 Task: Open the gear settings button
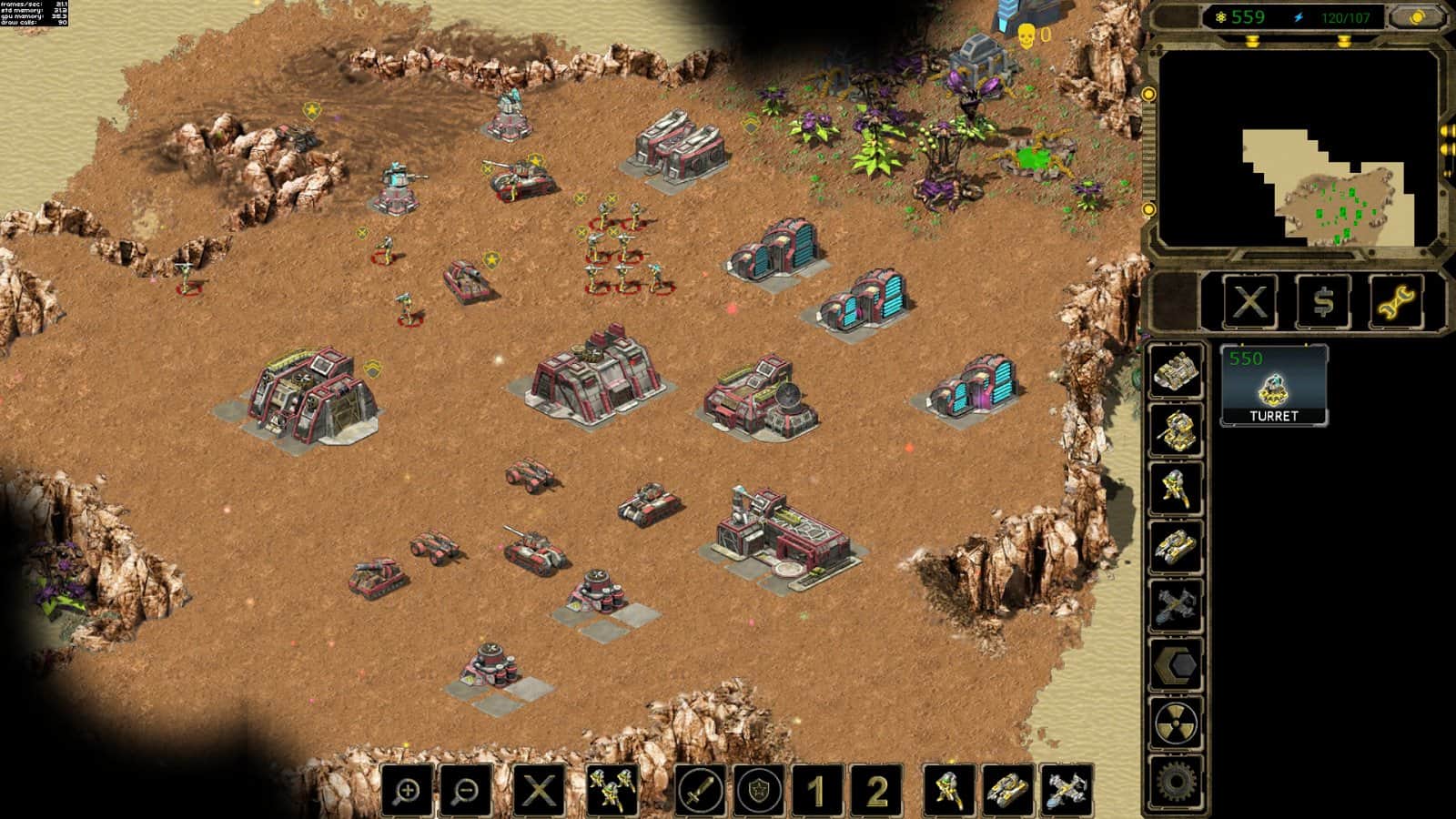(1175, 783)
